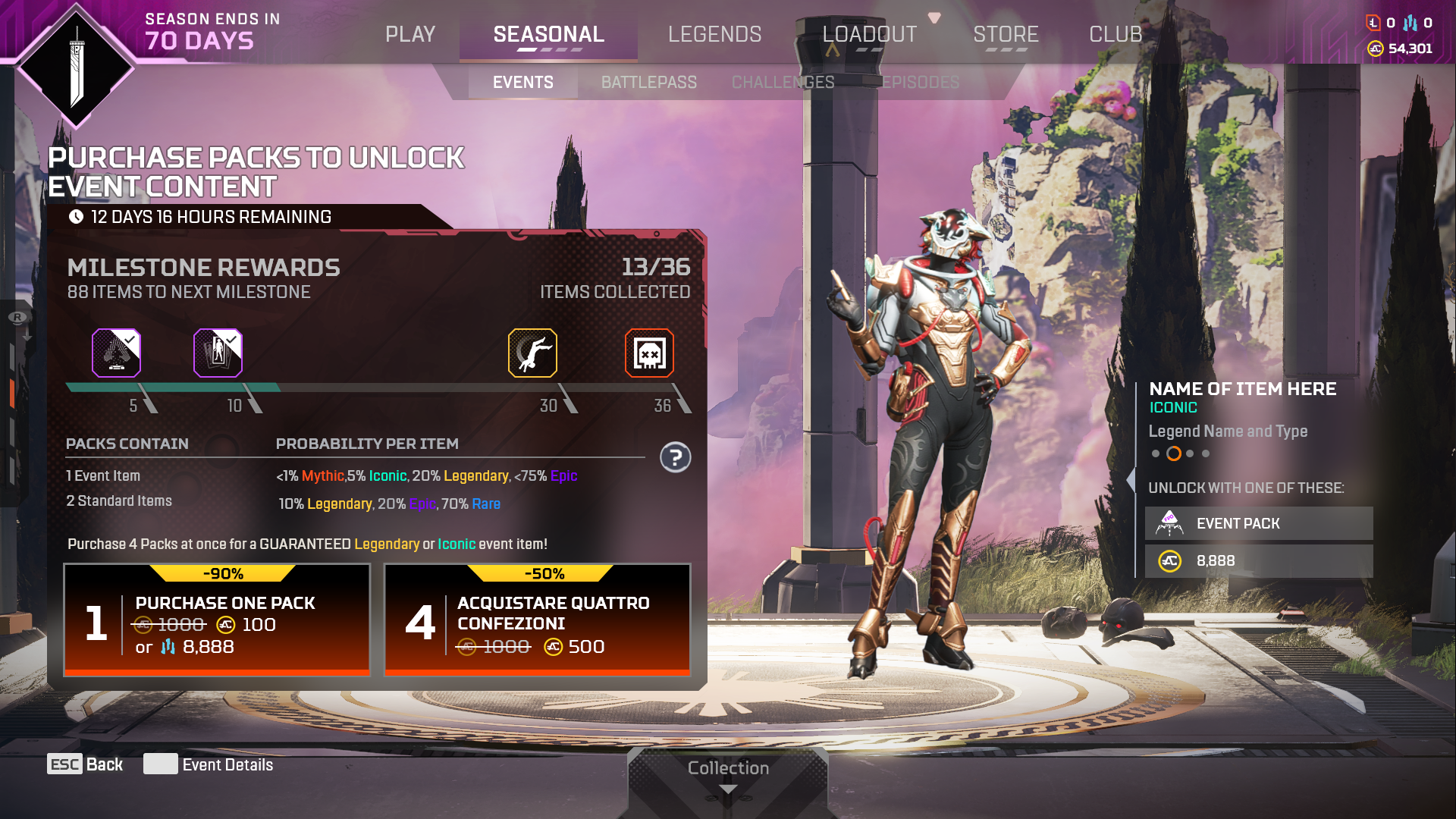Image resolution: width=1456 pixels, height=819 pixels.
Task: Purchase the four-pack bundle for 500
Action: coord(537,620)
